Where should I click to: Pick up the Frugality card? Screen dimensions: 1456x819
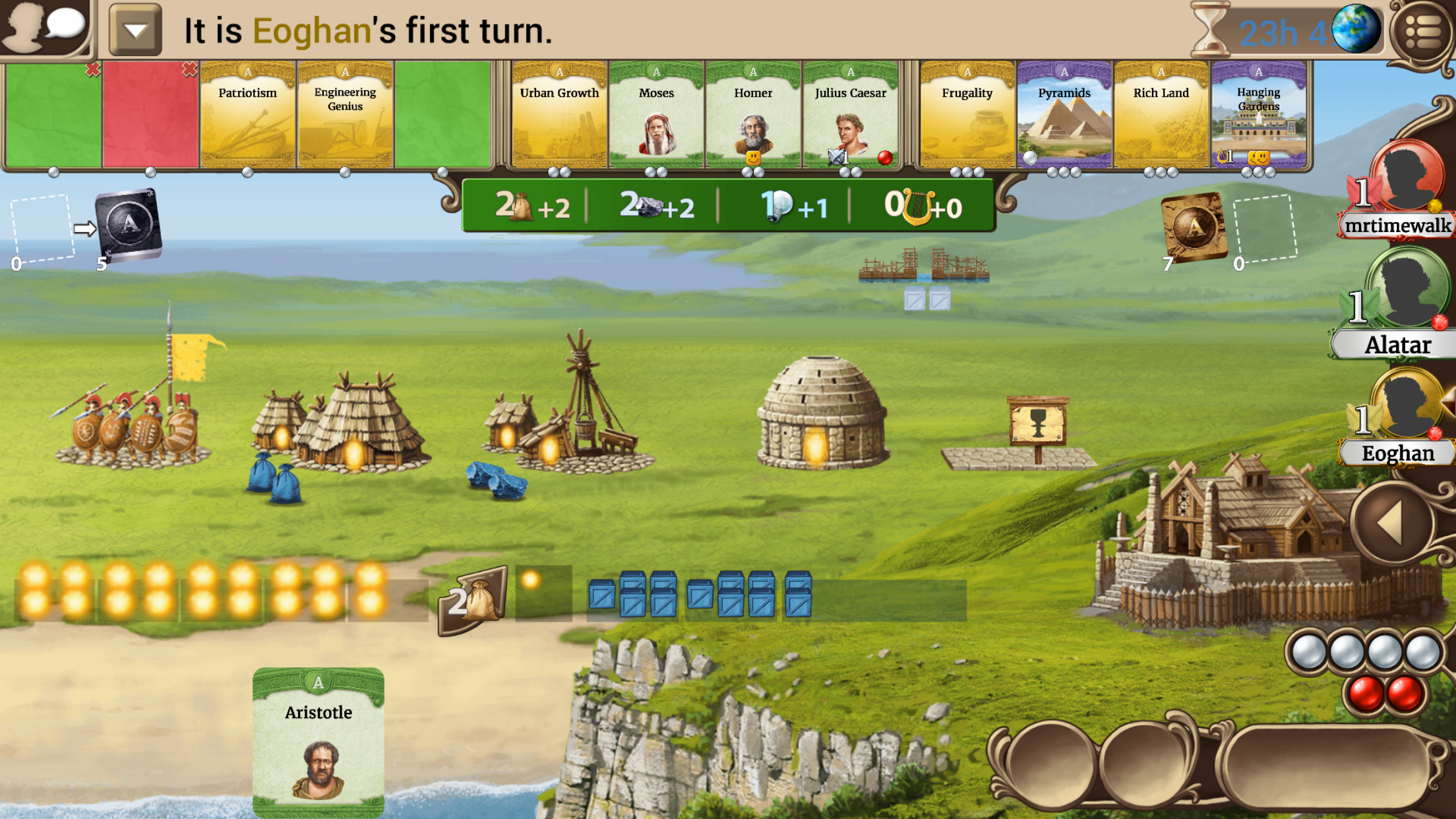(x=967, y=115)
